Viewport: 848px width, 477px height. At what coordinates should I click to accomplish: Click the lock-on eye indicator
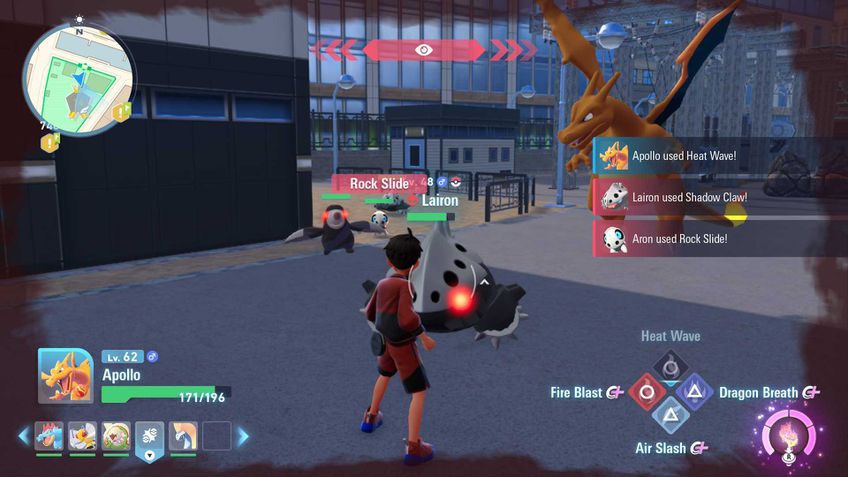pyautogui.click(x=423, y=49)
